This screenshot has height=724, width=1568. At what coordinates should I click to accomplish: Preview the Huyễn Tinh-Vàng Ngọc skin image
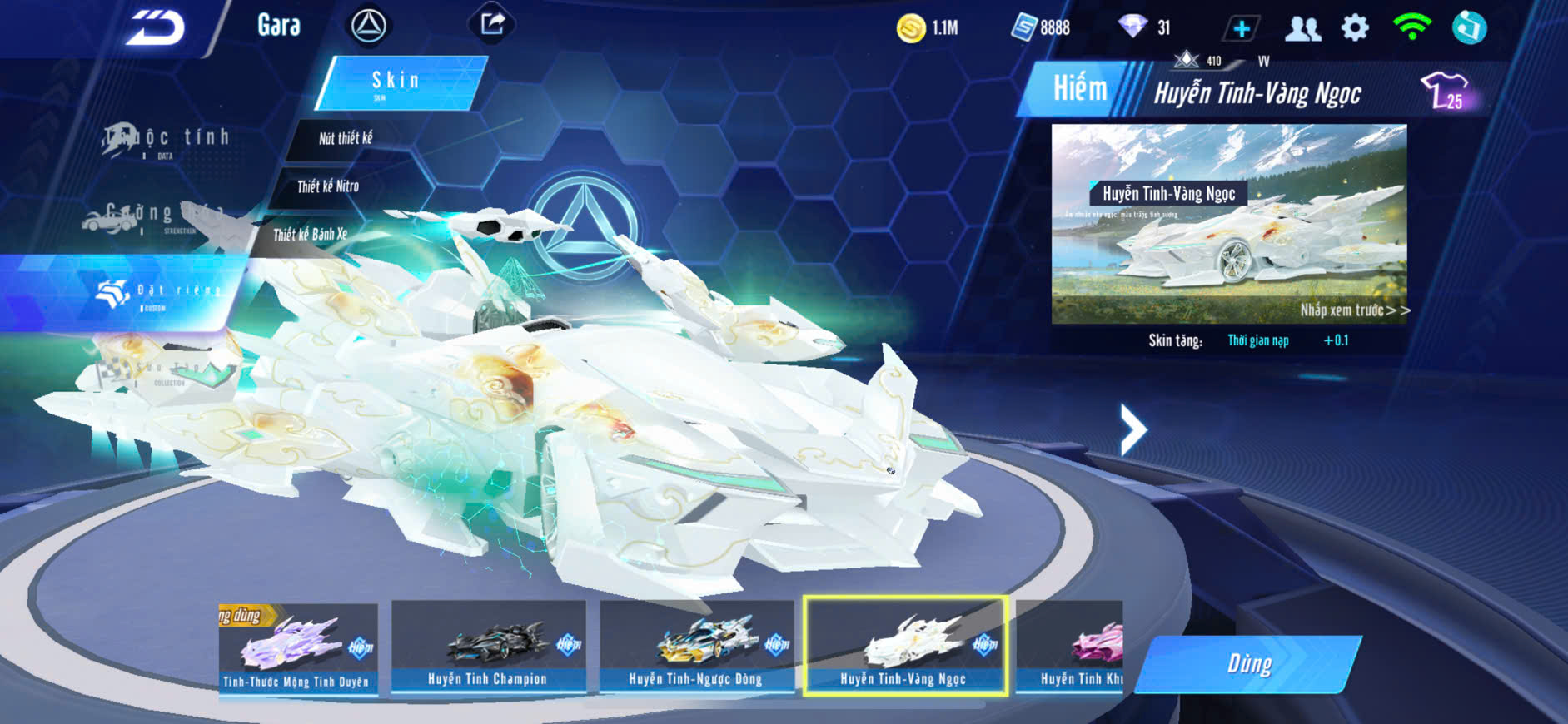1229,223
